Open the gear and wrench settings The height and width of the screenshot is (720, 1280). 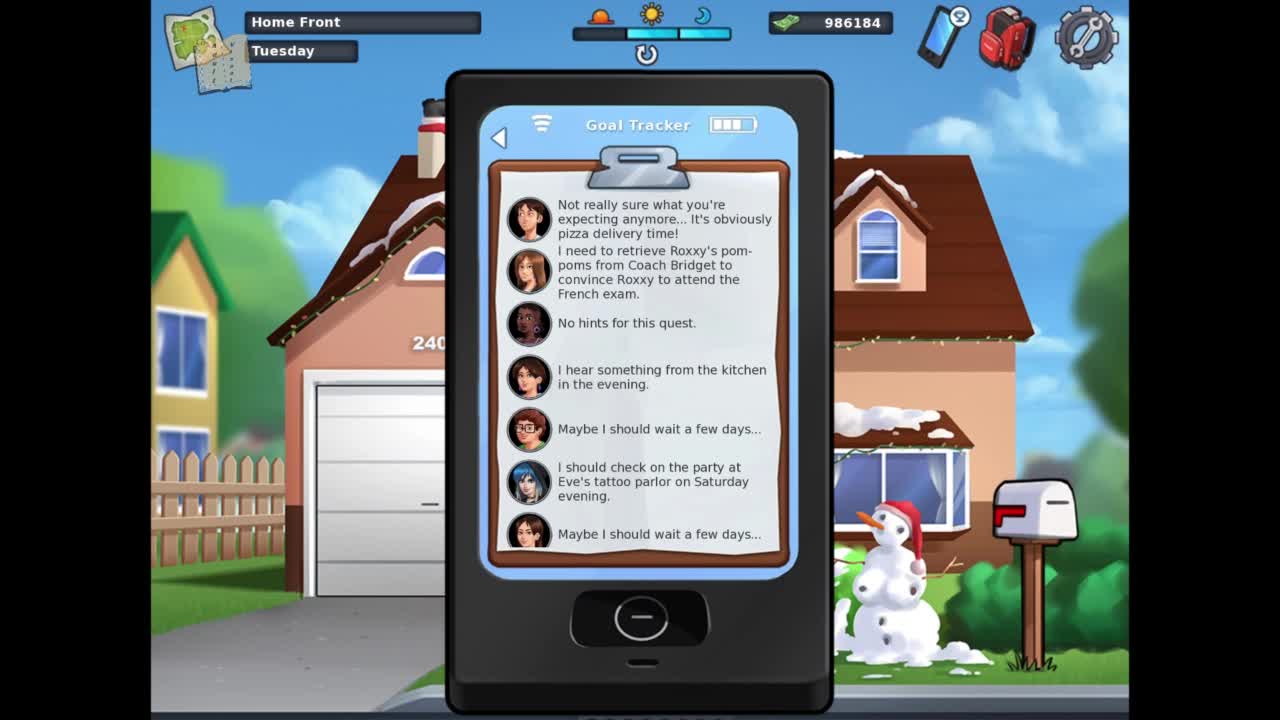tap(1086, 38)
